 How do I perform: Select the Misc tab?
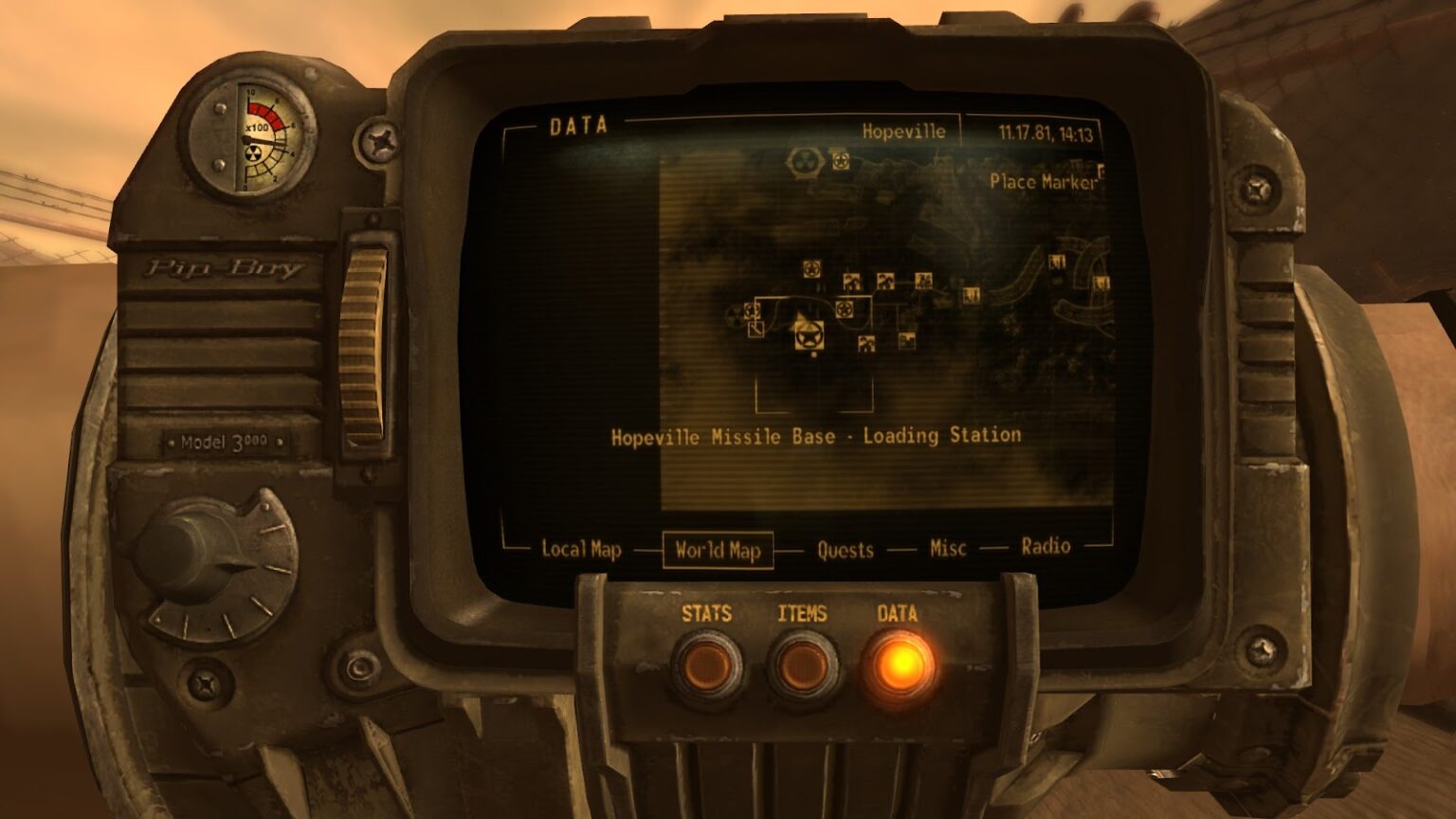point(947,547)
